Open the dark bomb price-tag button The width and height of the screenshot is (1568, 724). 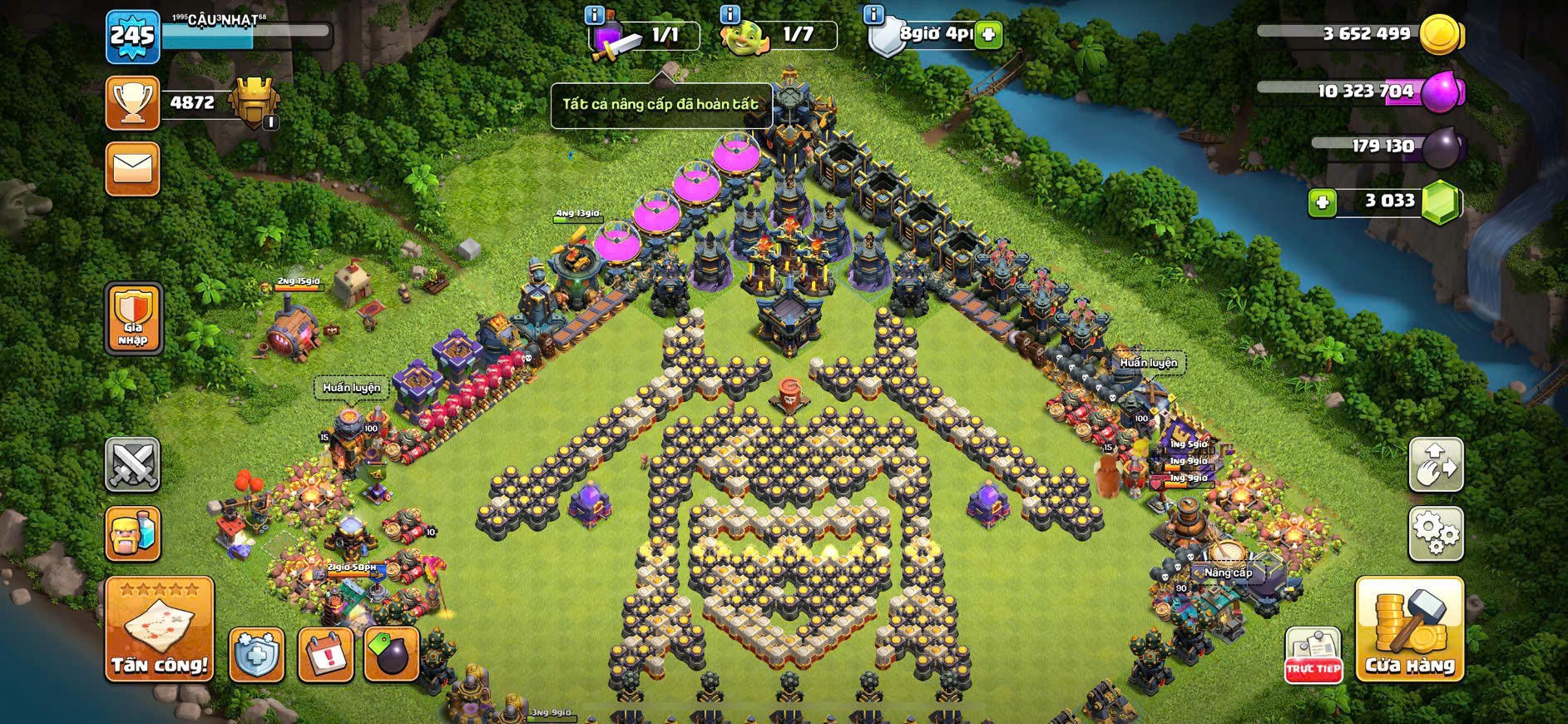[391, 655]
